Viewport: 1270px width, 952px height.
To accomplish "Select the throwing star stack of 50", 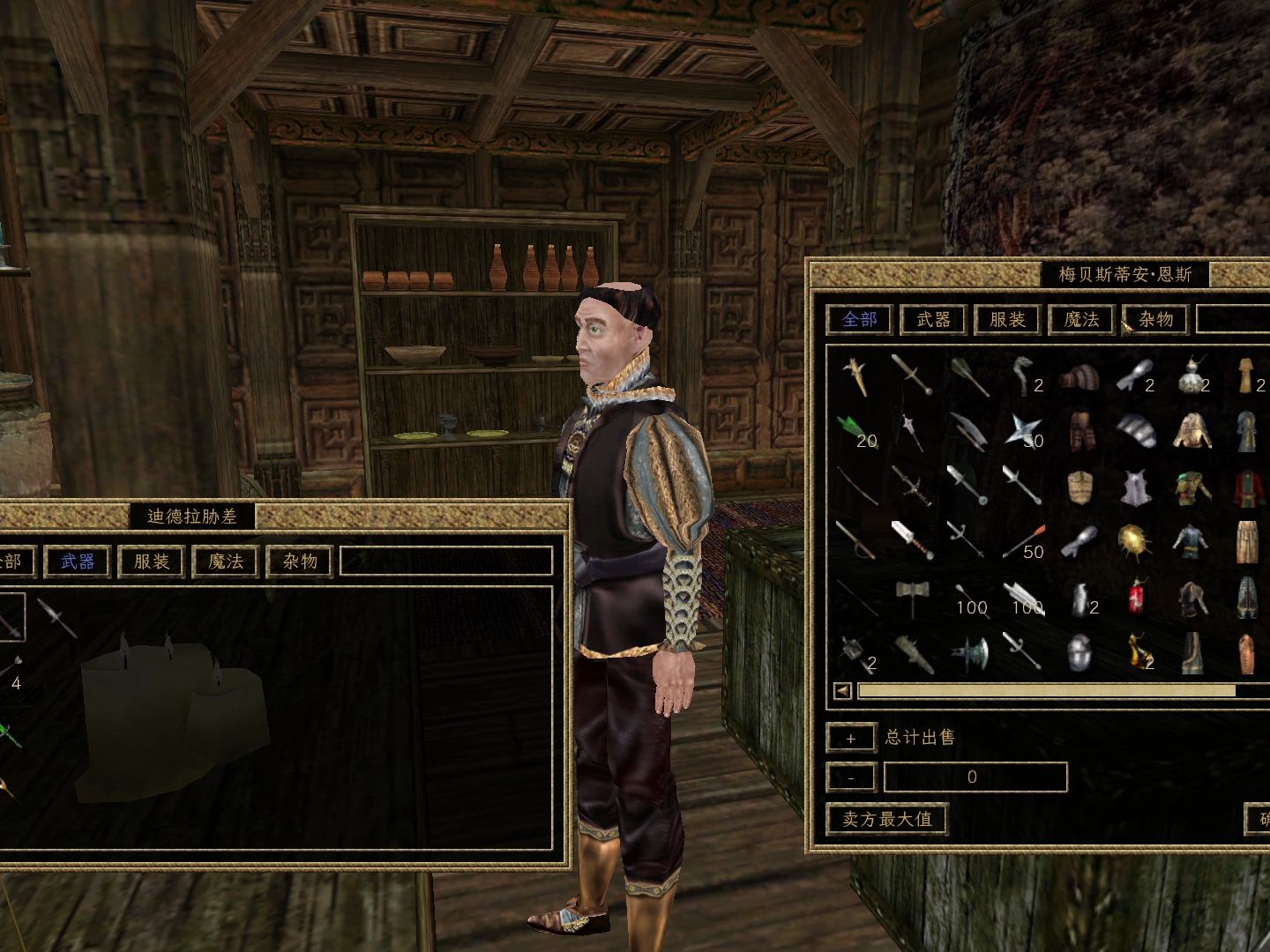I will pyautogui.click(x=1023, y=431).
